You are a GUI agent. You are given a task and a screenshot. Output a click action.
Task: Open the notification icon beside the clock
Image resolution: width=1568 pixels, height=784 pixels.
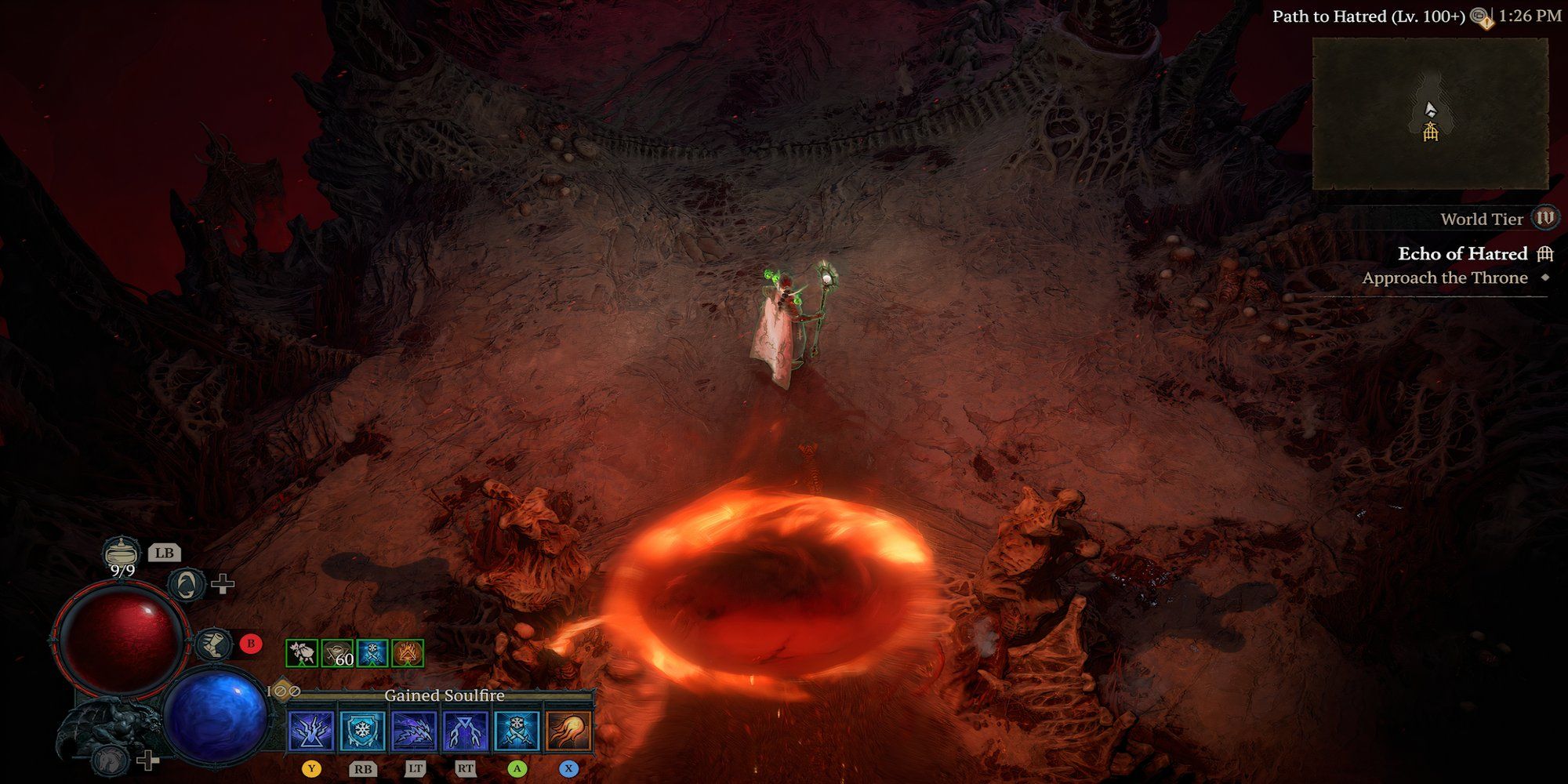(1481, 17)
